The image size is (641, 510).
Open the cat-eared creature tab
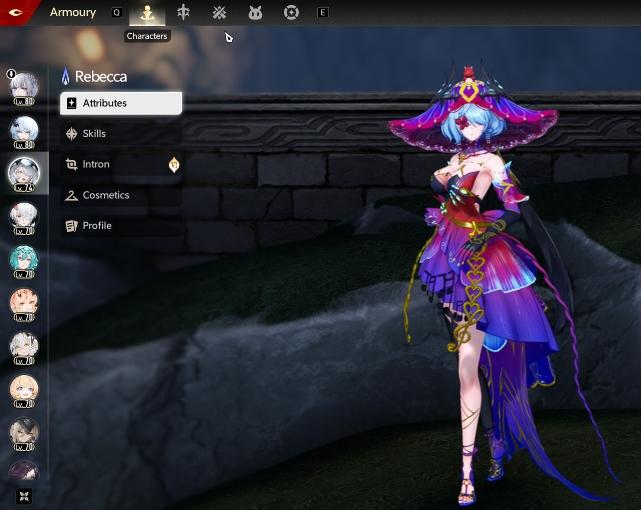(255, 13)
